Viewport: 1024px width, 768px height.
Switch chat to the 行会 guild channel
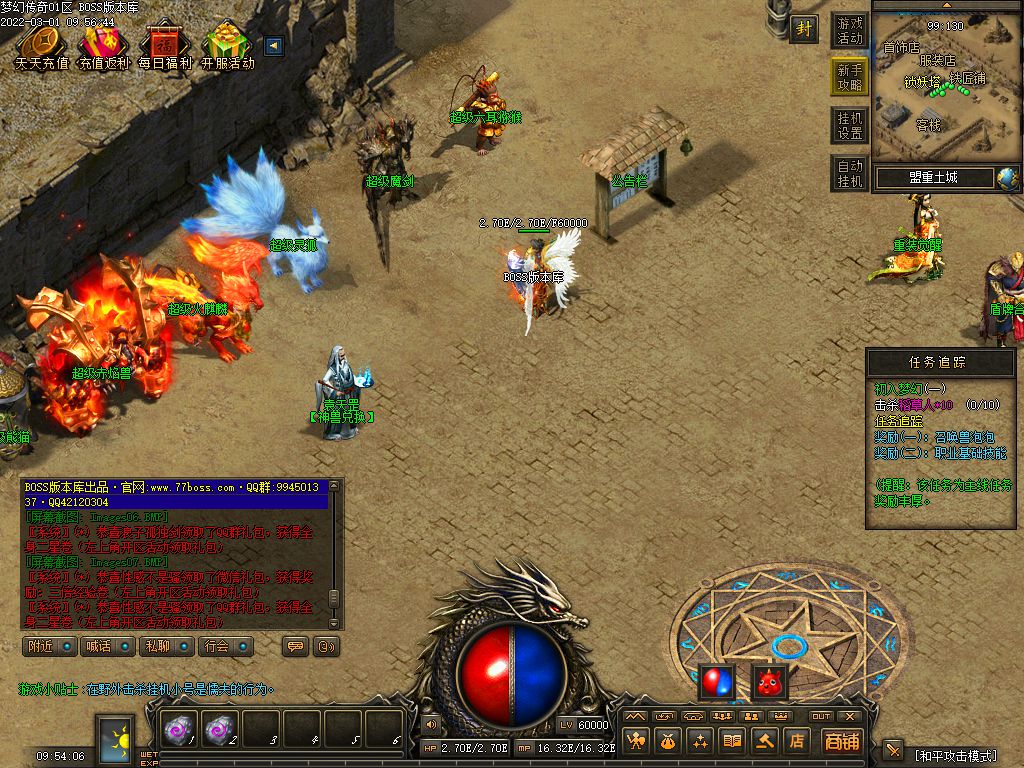tap(224, 646)
